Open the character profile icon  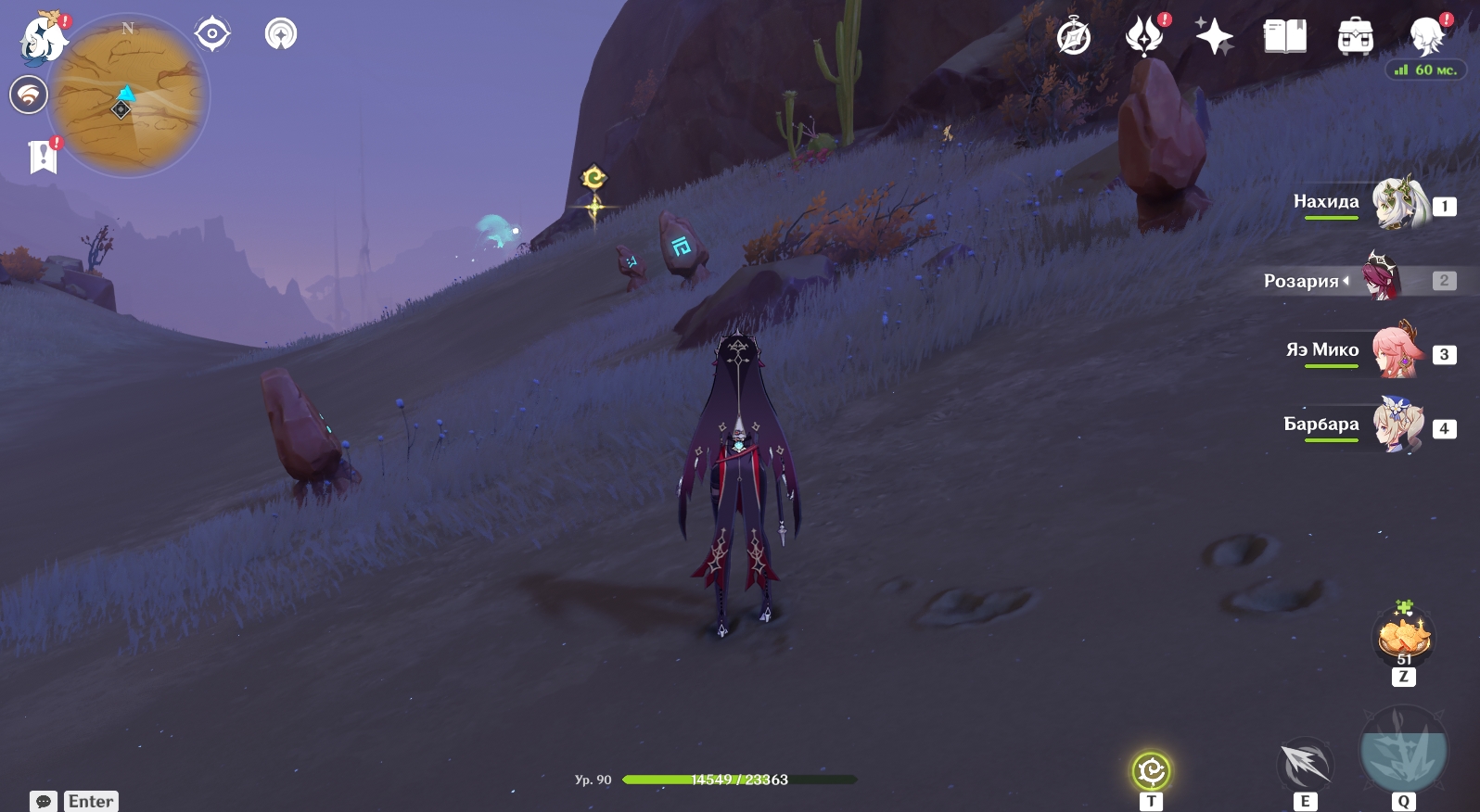[1425, 37]
